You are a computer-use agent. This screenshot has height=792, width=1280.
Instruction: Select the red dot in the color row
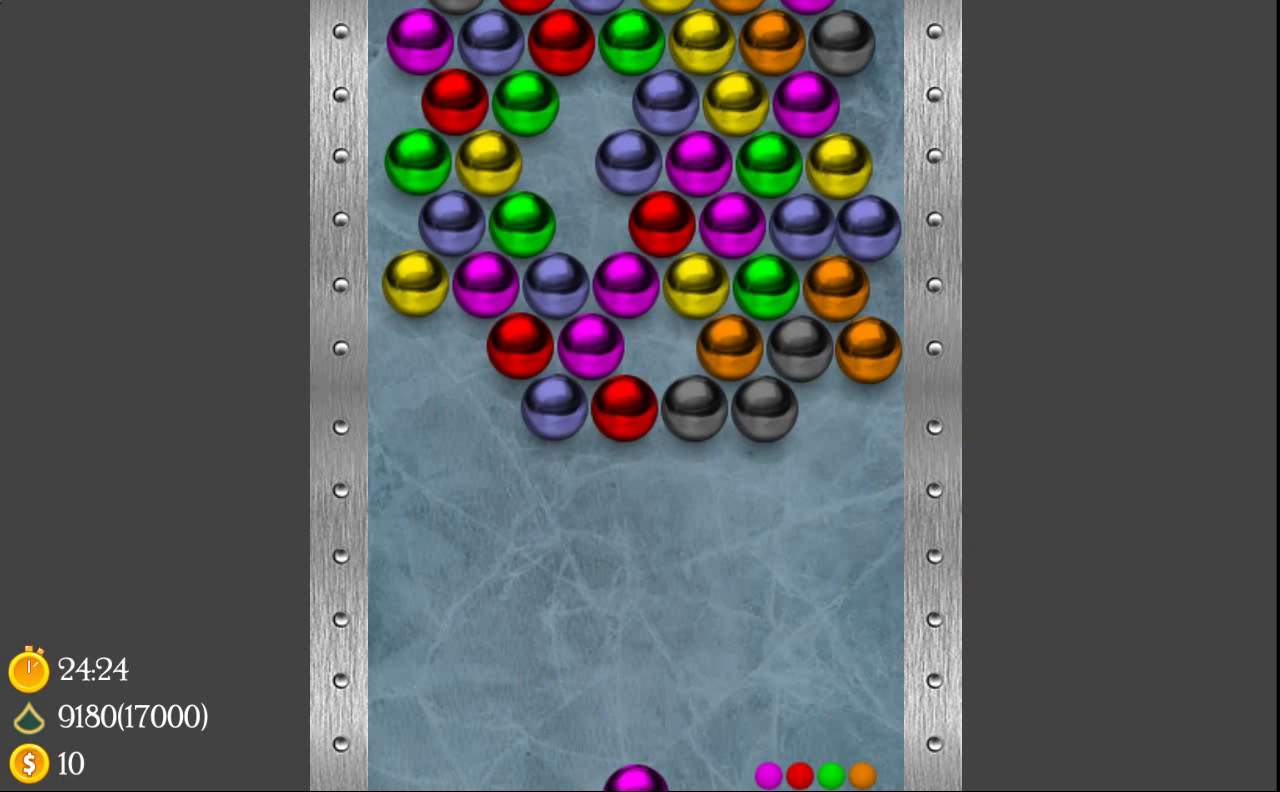click(x=800, y=775)
